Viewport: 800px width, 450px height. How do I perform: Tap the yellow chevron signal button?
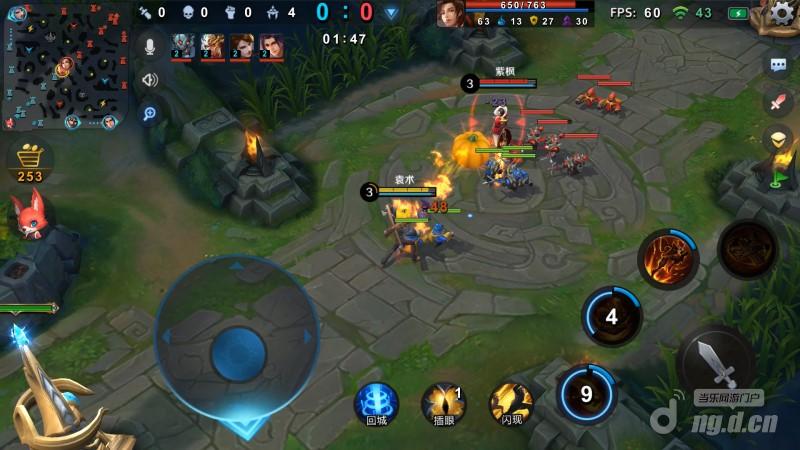pyautogui.click(x=778, y=139)
